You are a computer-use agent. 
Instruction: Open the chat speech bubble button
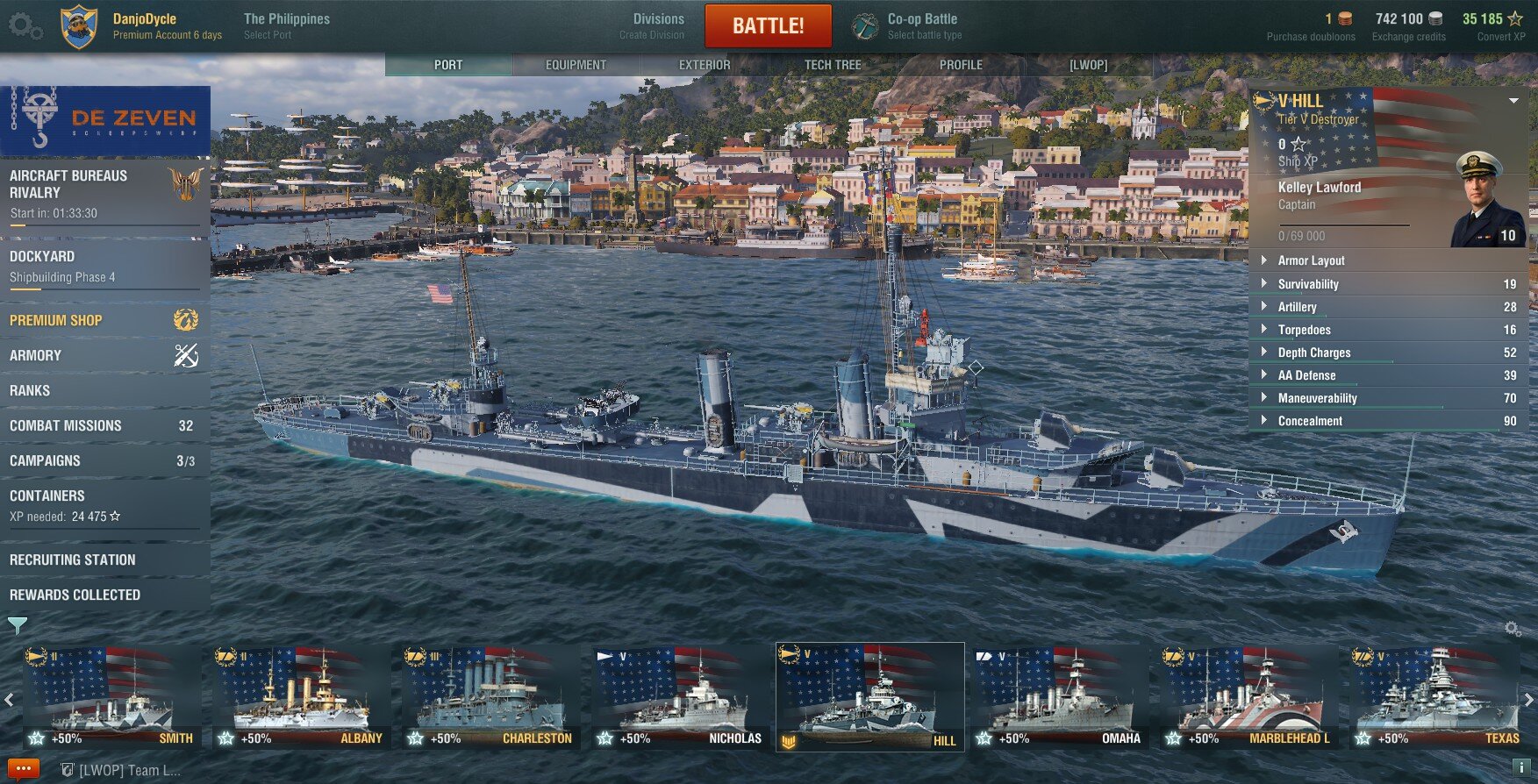click(x=23, y=769)
